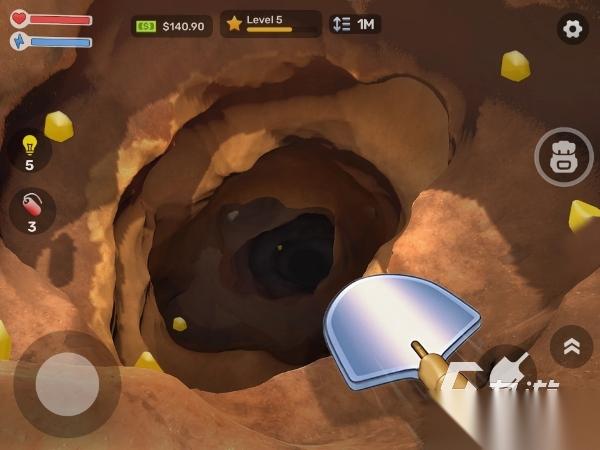Tap the virtual joystick thumb pad
Viewport: 600px width, 450px height.
(67, 384)
